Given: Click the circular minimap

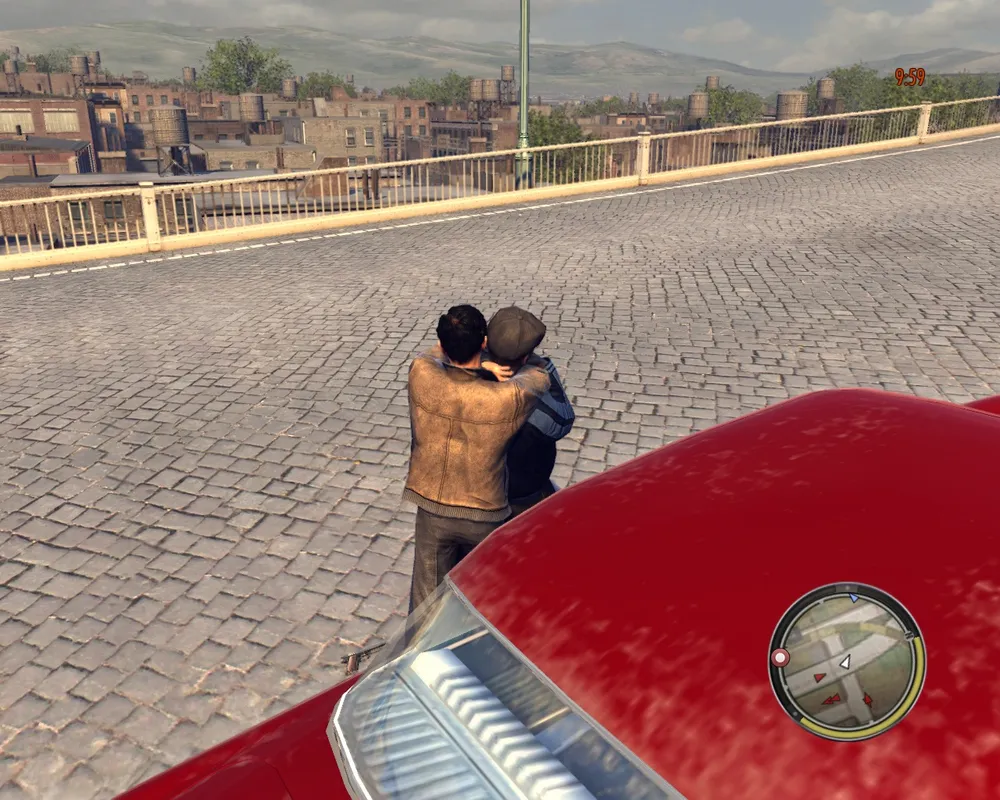Looking at the screenshot, I should tap(847, 661).
